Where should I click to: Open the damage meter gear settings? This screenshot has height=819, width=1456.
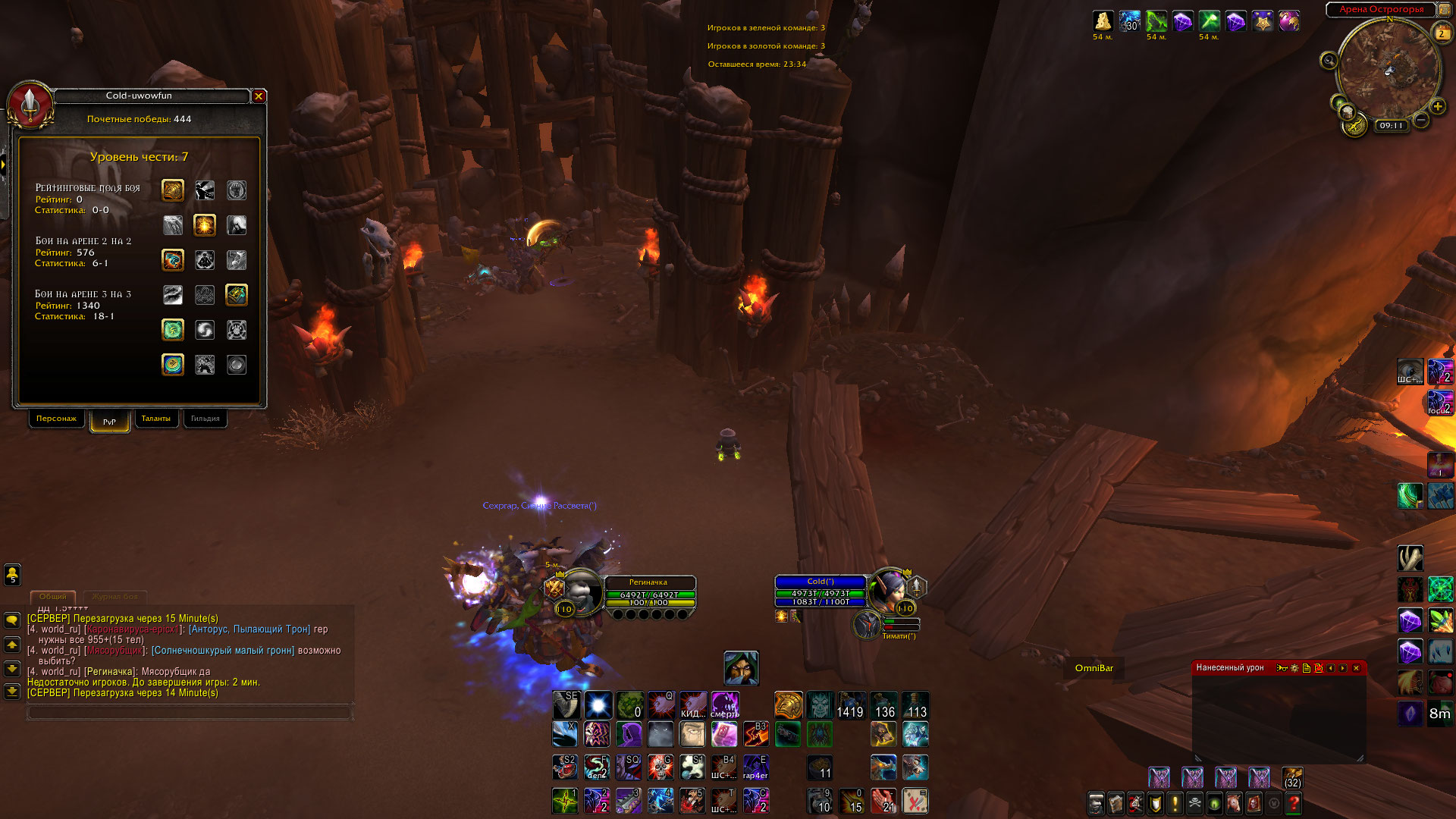pyautogui.click(x=1294, y=668)
